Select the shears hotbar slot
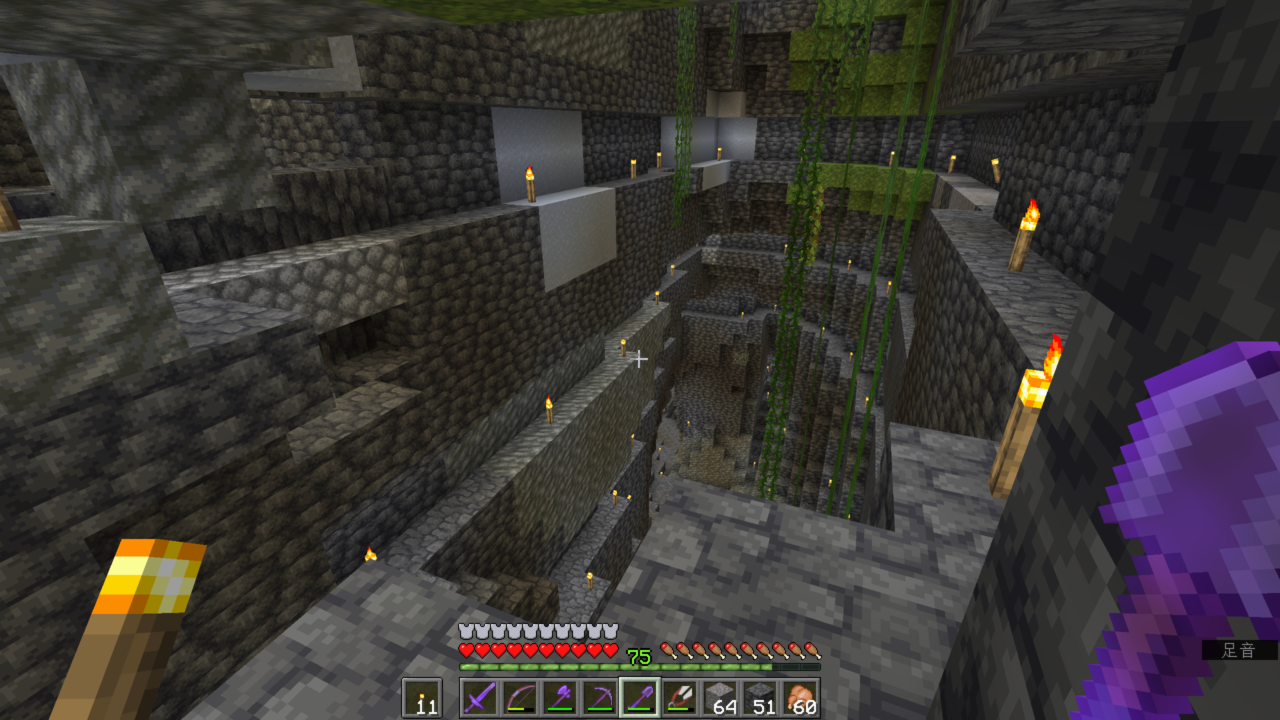 (x=679, y=697)
